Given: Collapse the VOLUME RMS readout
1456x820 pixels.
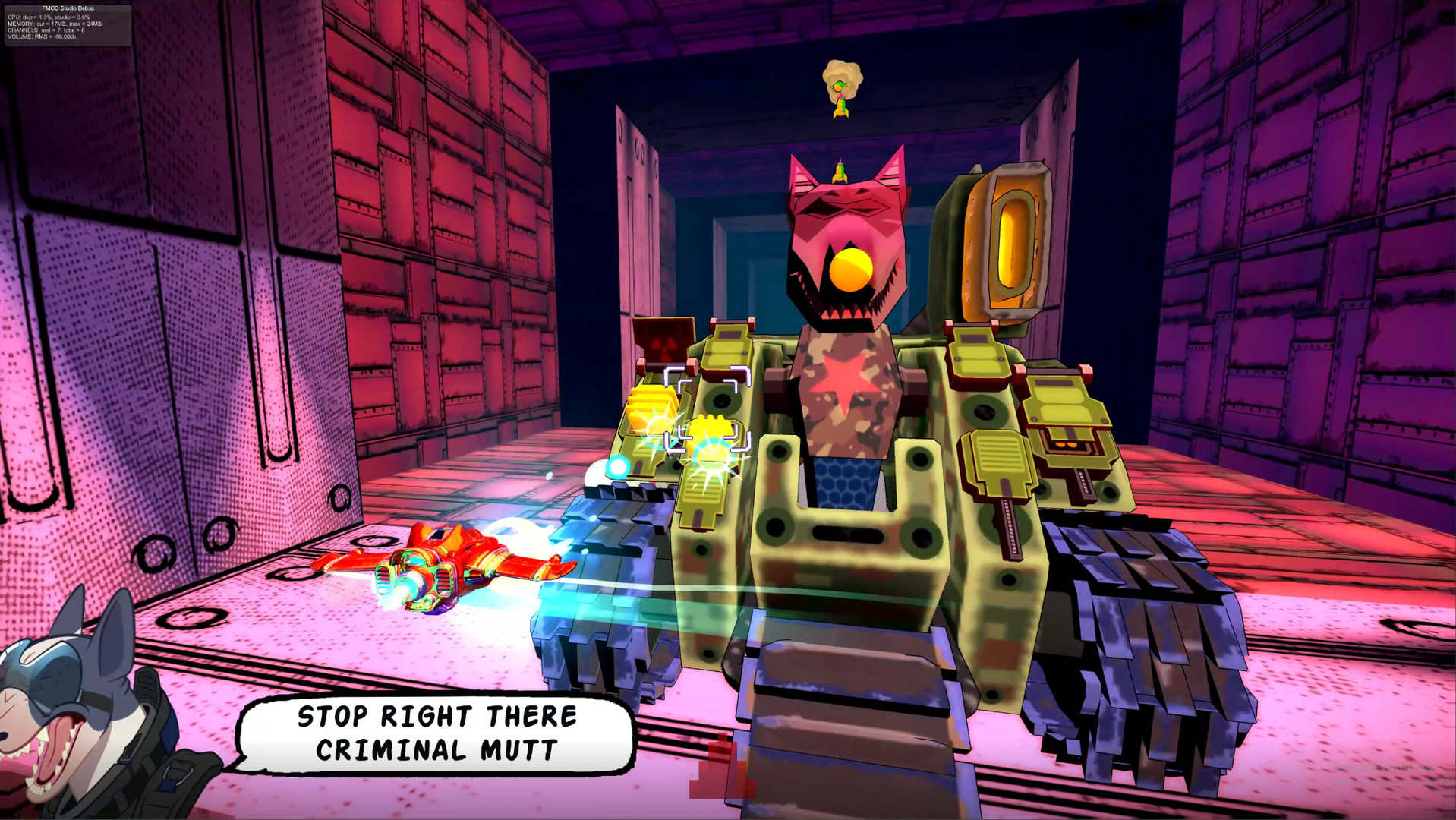Looking at the screenshot, I should [42, 37].
